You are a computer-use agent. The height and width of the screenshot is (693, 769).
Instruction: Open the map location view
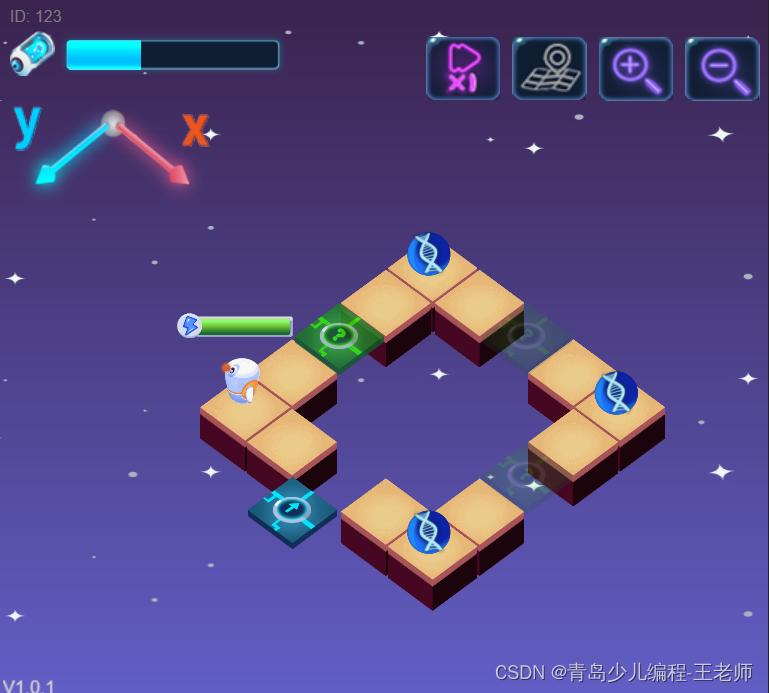(x=549, y=68)
